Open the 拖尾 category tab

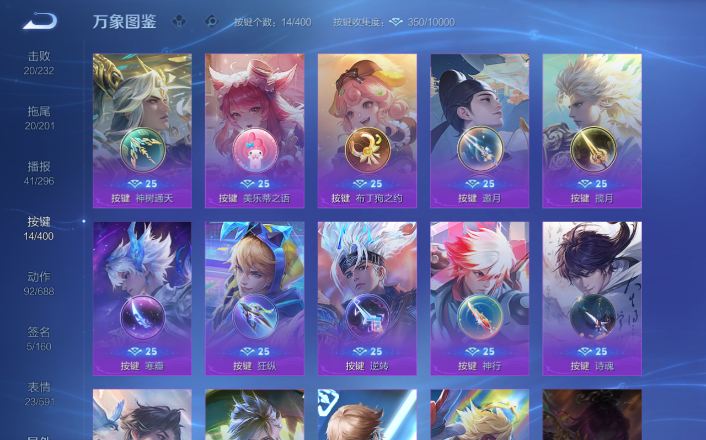pos(39,117)
